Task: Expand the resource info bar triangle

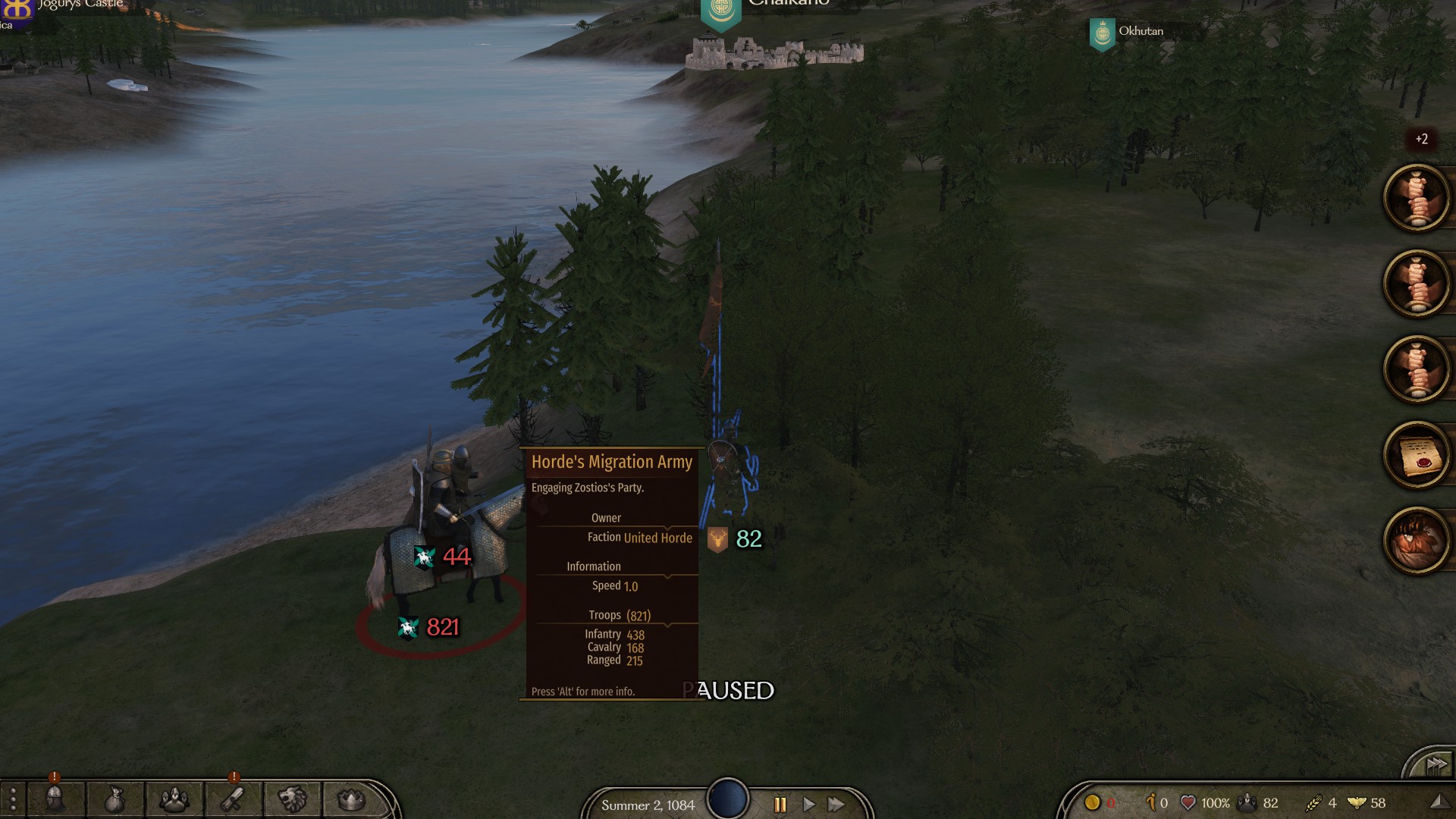Action: (1437, 802)
